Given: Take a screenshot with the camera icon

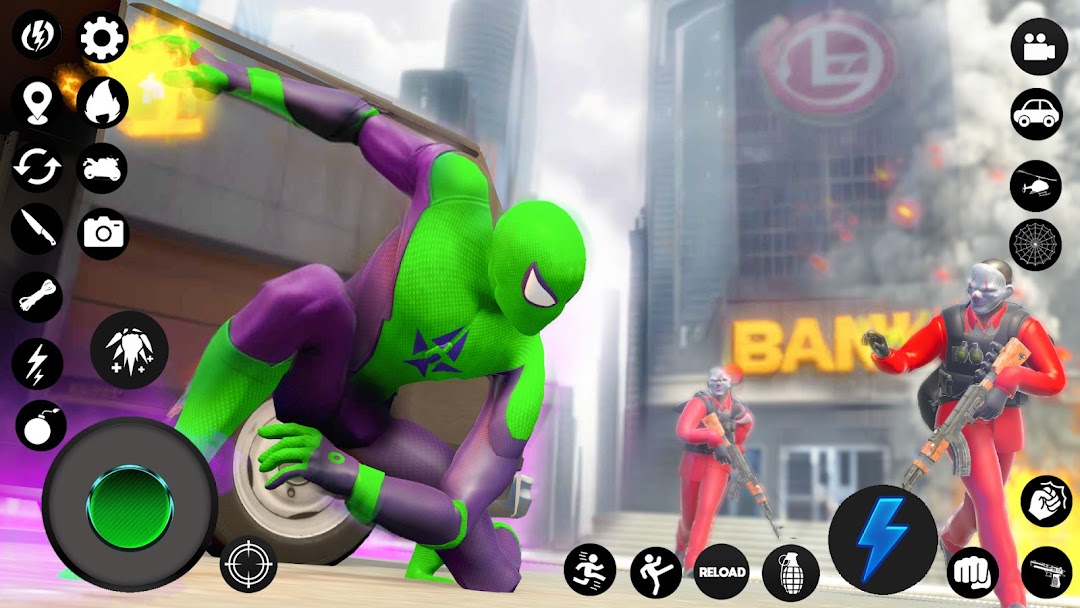Looking at the screenshot, I should 103,233.
